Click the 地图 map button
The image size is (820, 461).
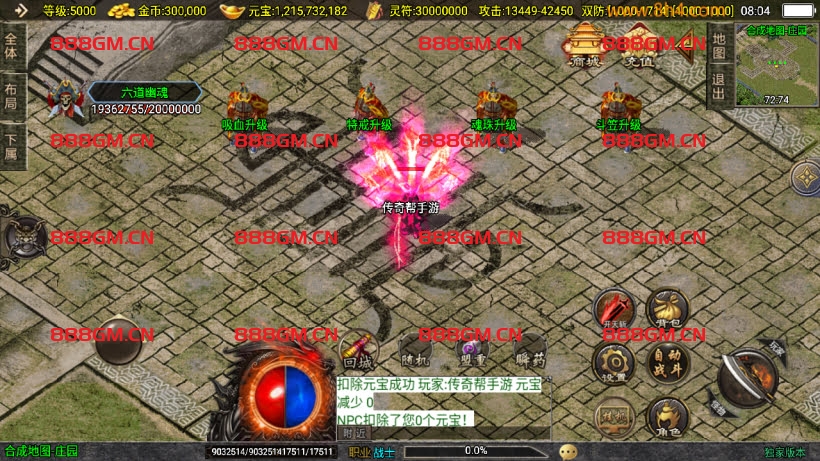(718, 45)
